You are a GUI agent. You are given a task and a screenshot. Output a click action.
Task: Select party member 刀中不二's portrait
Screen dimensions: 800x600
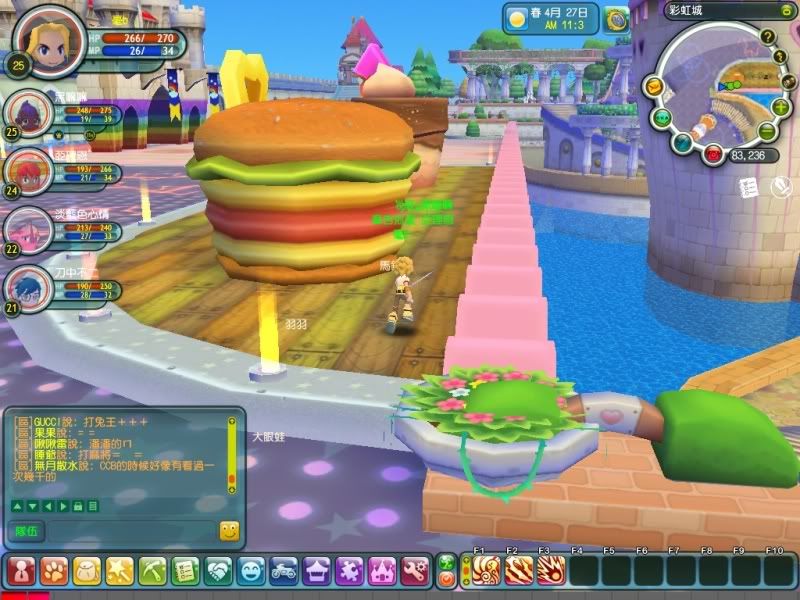(25, 288)
